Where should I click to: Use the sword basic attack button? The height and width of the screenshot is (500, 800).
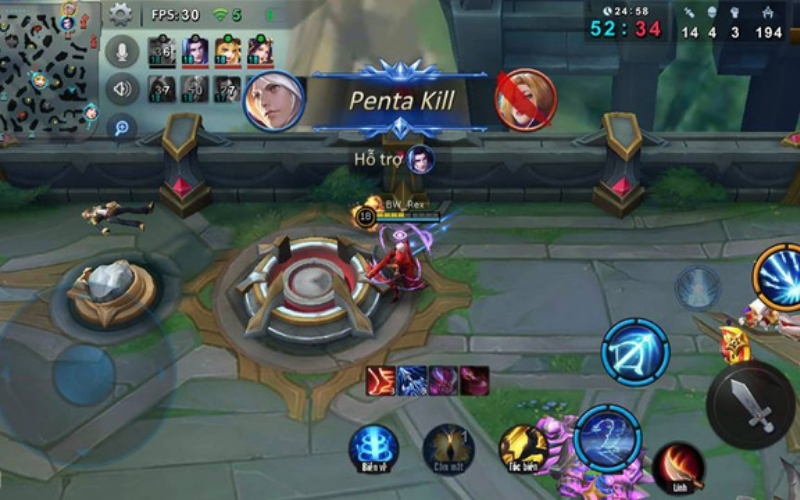click(x=750, y=404)
